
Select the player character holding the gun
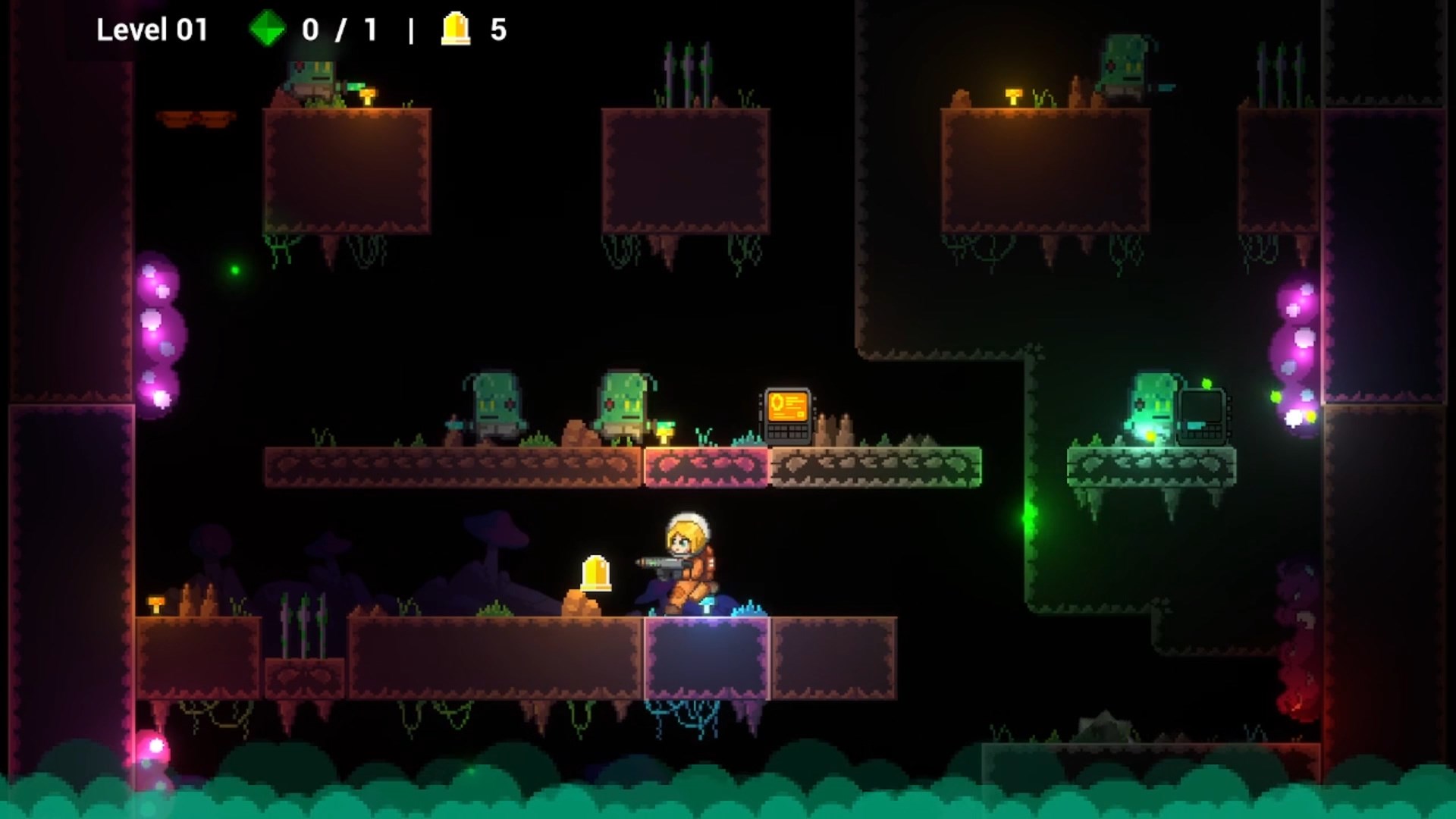[x=686, y=565]
